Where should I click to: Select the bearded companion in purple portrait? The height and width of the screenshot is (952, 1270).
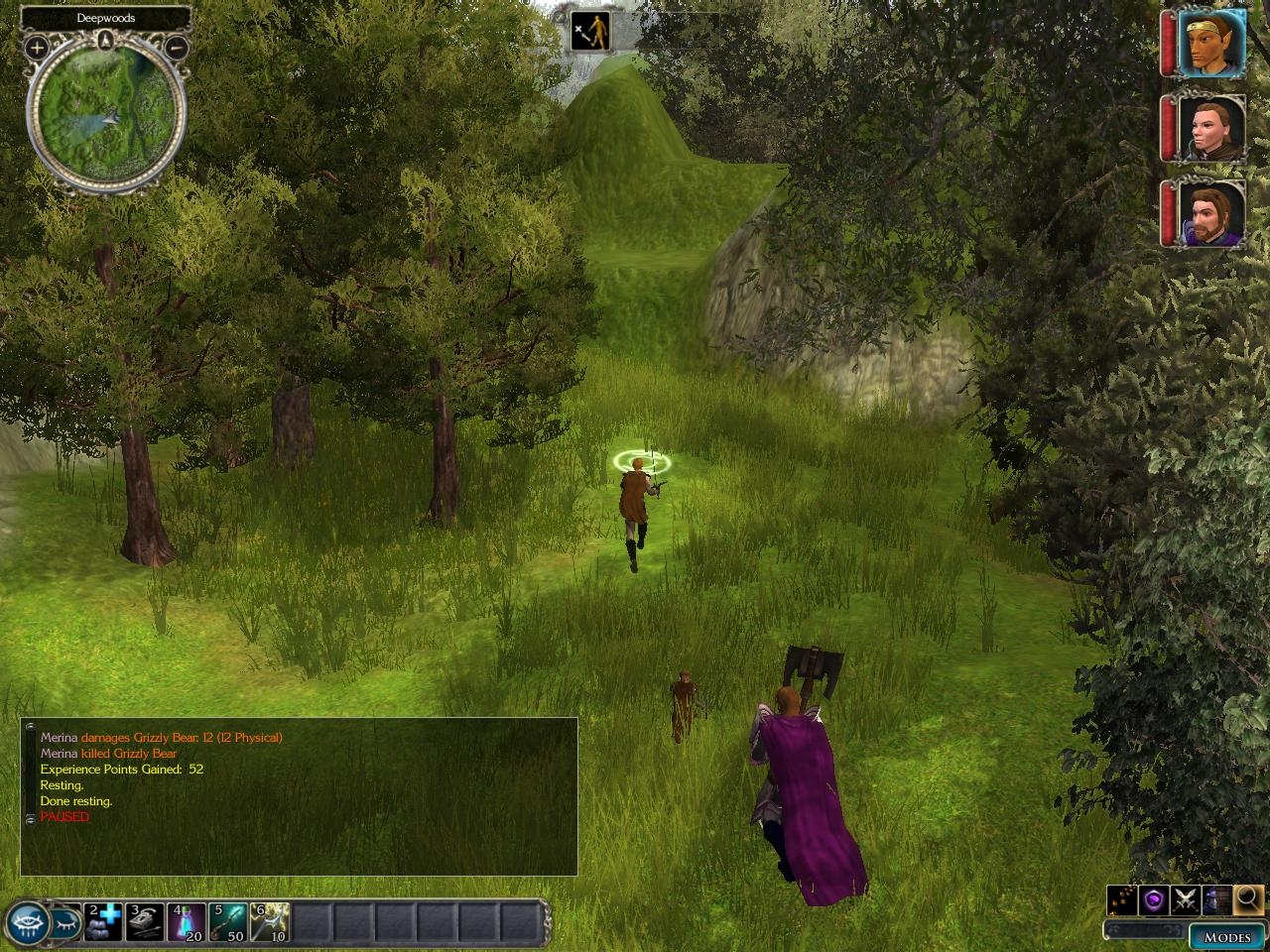(x=1211, y=213)
